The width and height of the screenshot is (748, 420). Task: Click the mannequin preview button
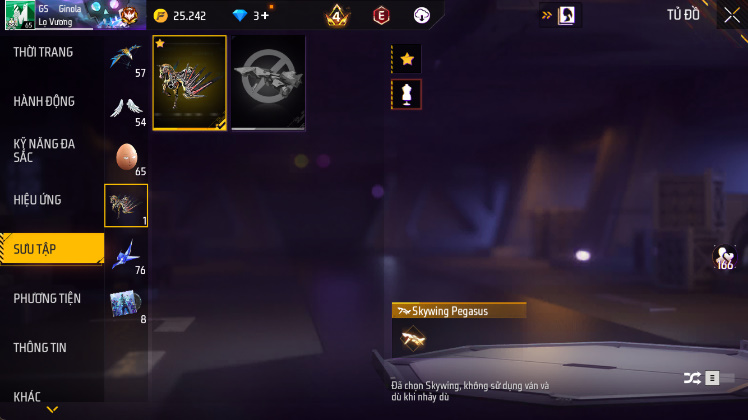click(407, 95)
